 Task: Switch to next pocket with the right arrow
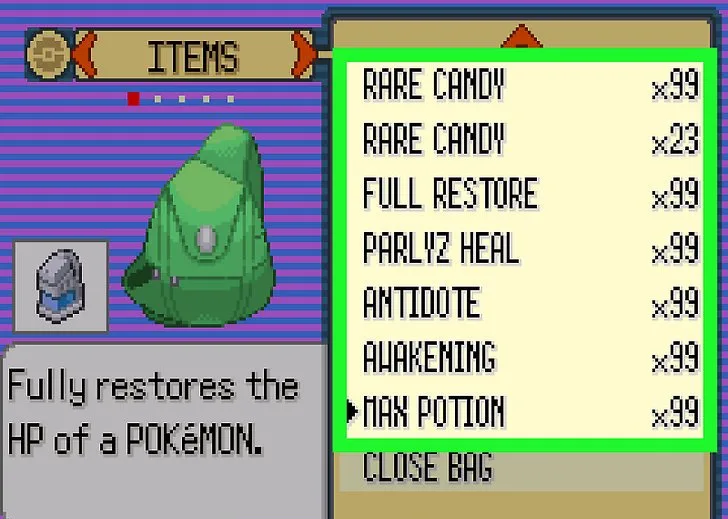[303, 56]
